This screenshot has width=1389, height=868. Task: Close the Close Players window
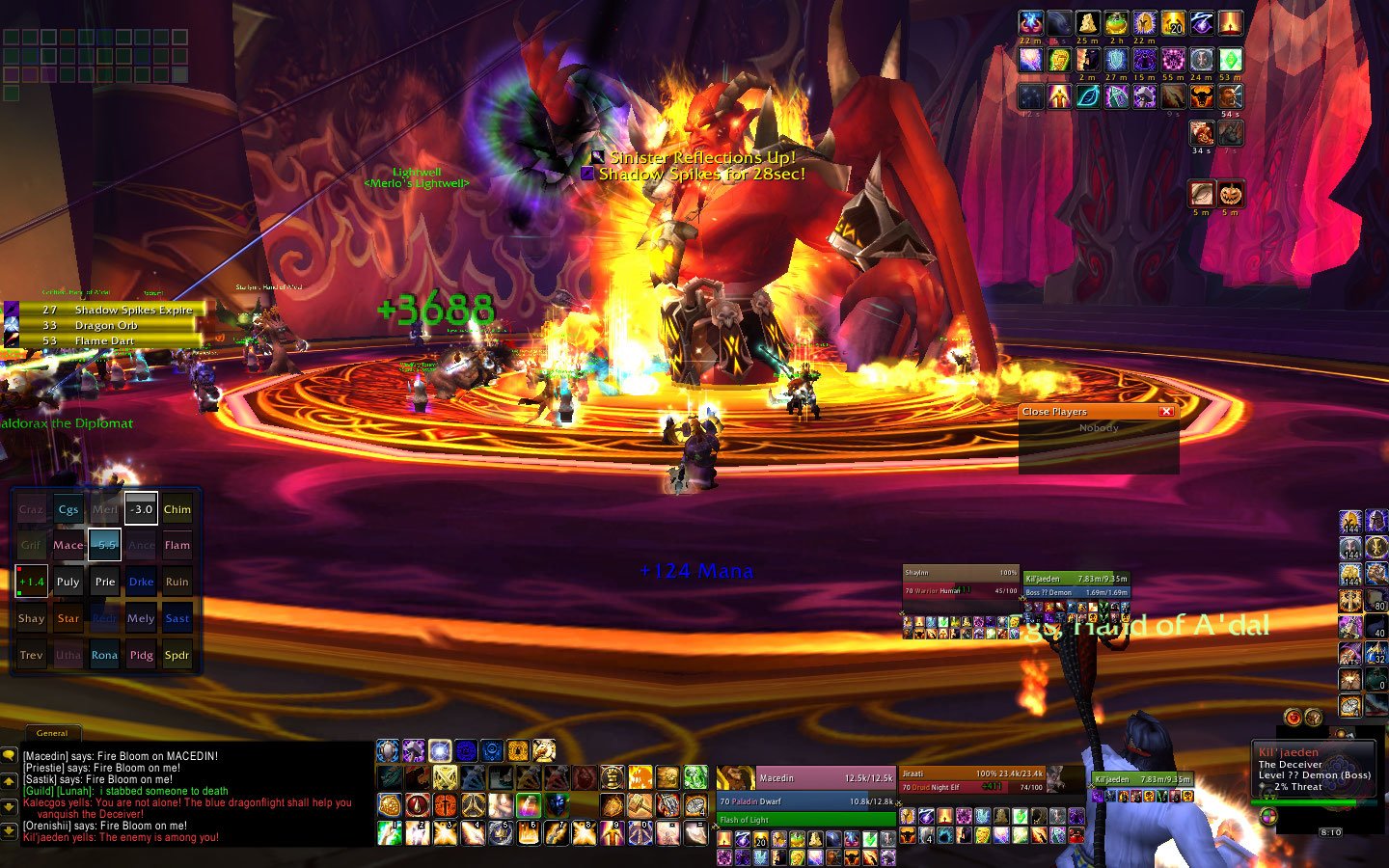(x=1166, y=412)
